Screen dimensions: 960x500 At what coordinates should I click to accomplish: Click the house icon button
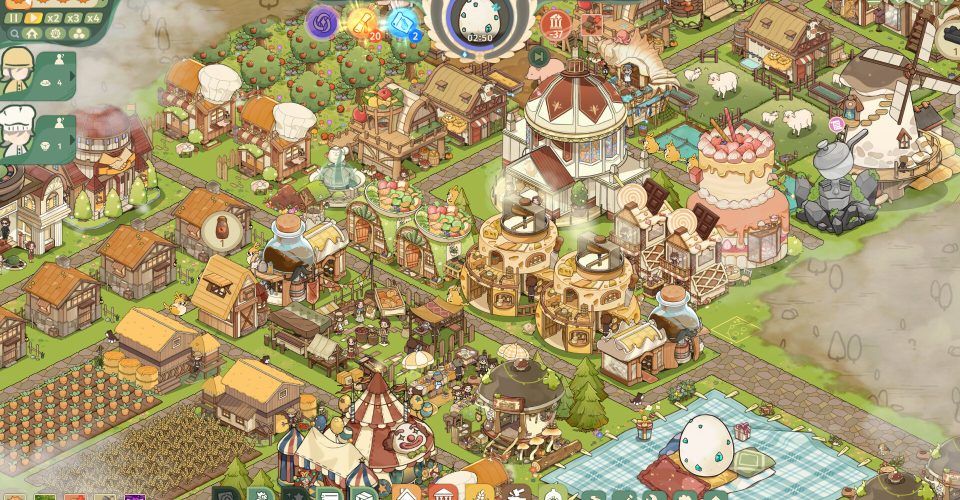[x=34, y=33]
